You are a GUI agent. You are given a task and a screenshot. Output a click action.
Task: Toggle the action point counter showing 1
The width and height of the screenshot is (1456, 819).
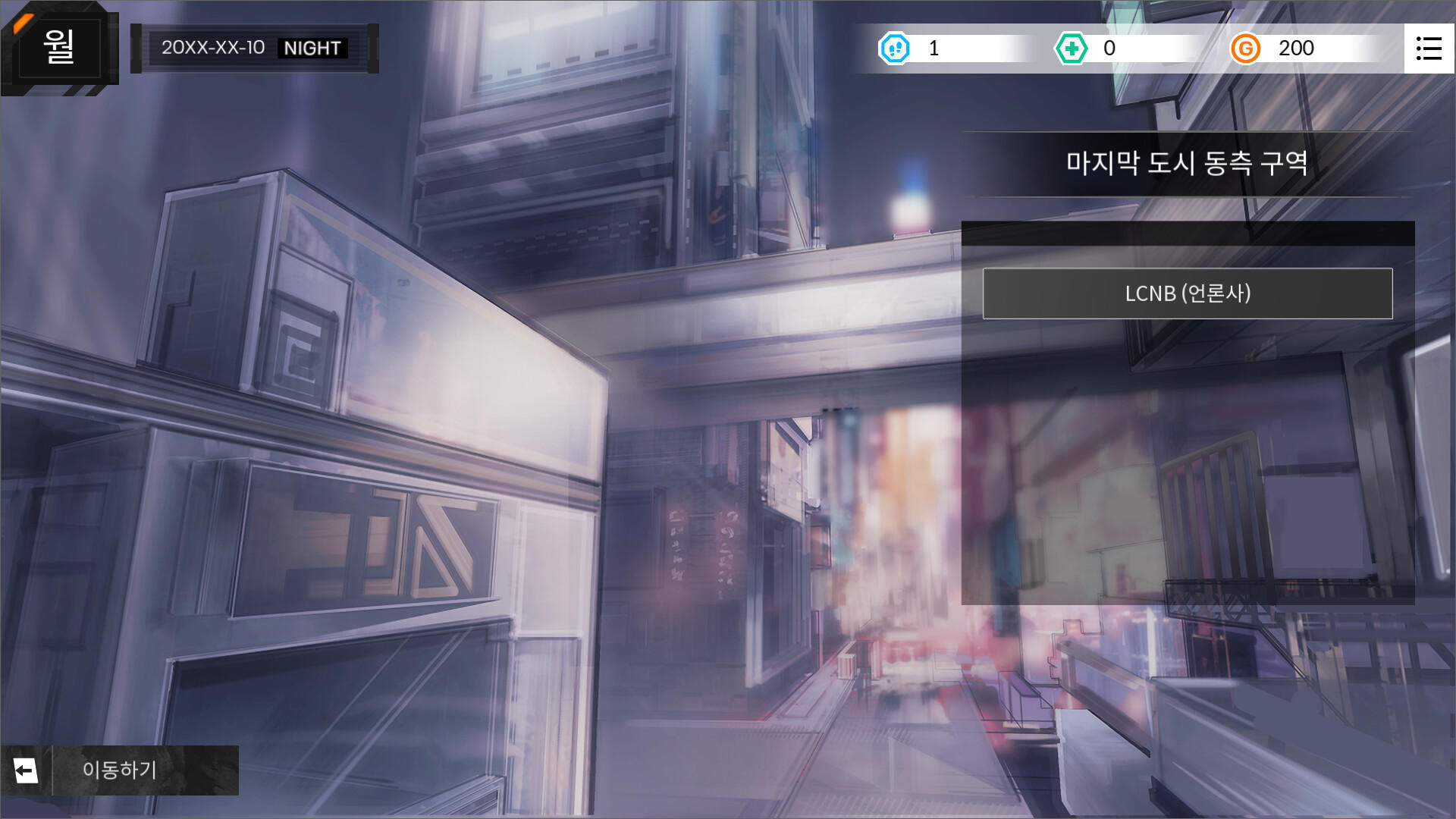[934, 49]
